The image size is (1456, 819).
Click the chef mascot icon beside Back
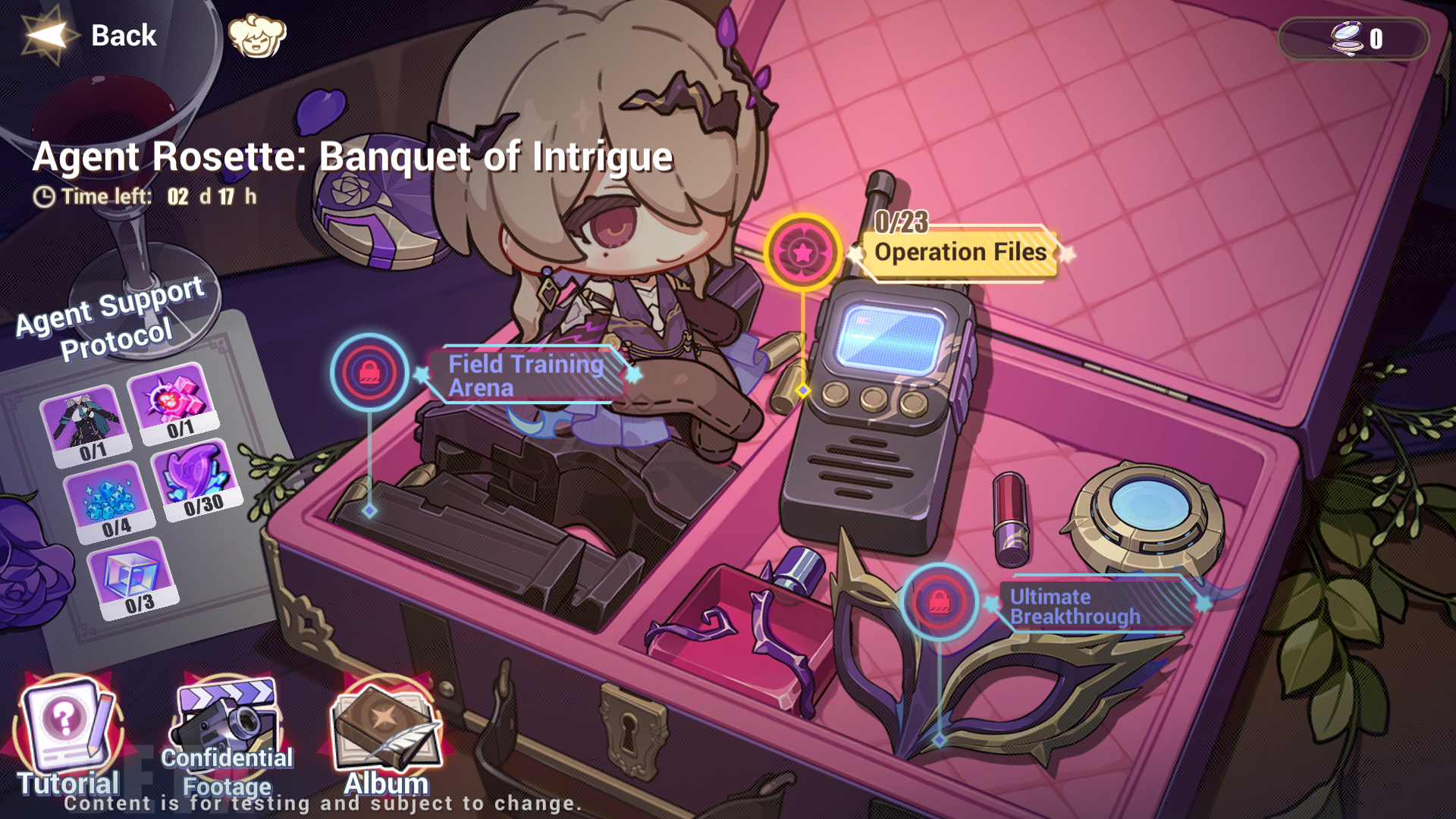click(x=258, y=34)
